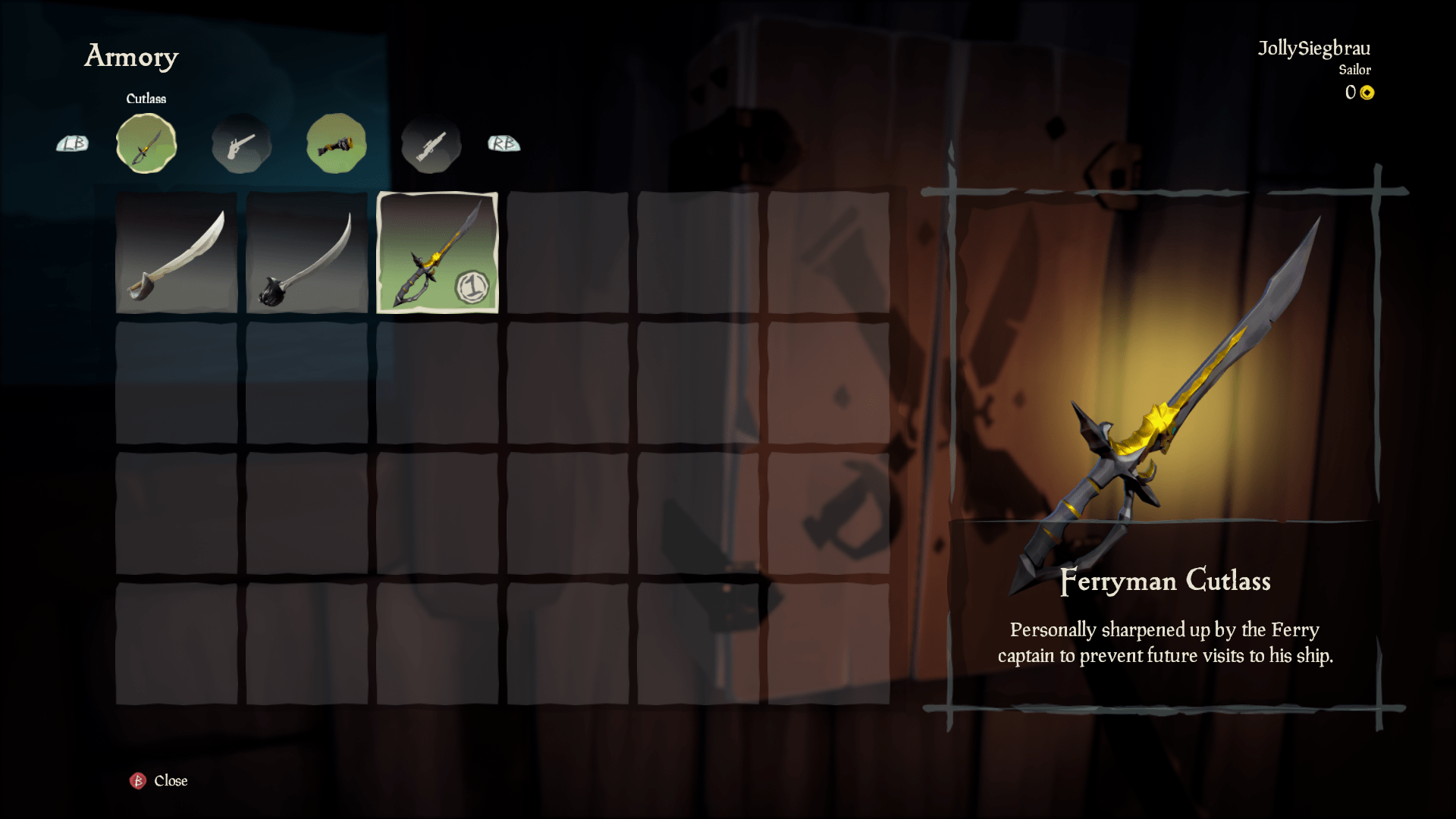Click the red B button prompt icon
Screen dimensions: 1456x819
[x=136, y=780]
